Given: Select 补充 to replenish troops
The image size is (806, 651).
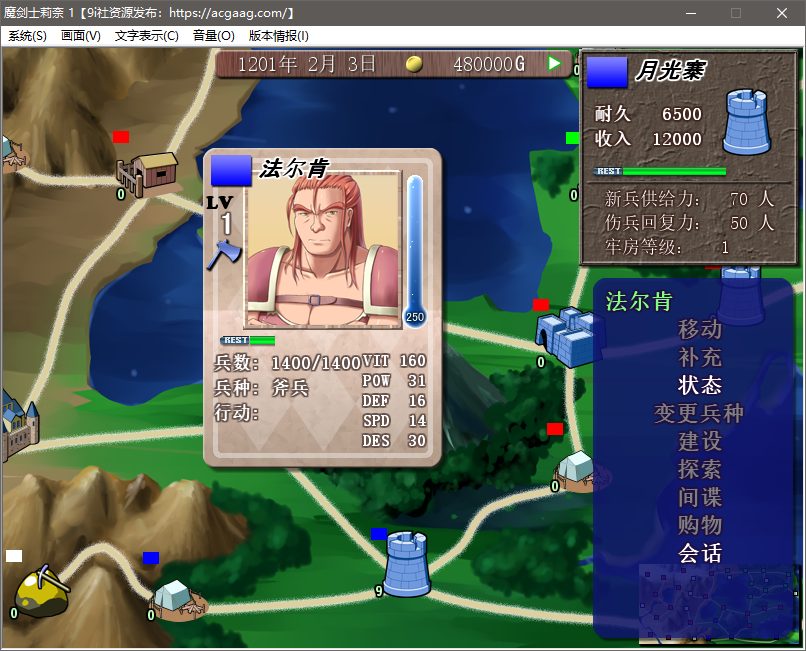Looking at the screenshot, I should tap(700, 357).
